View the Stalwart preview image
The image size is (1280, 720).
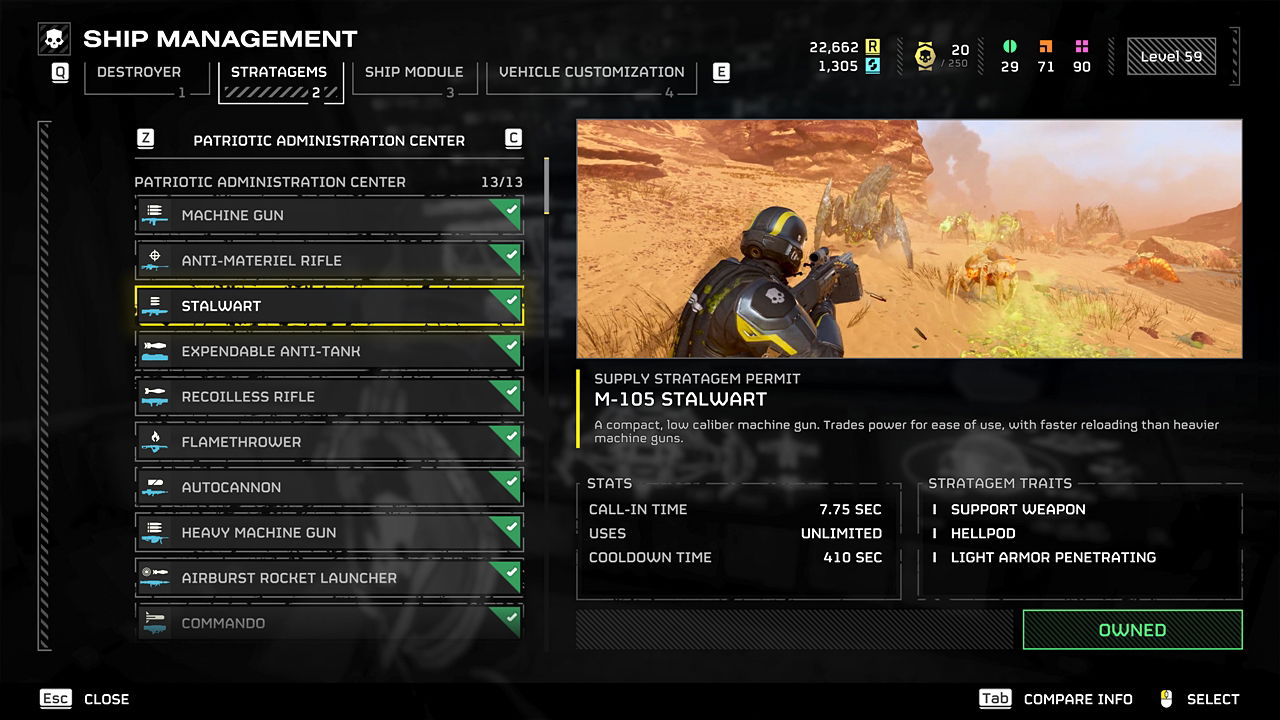(x=909, y=239)
